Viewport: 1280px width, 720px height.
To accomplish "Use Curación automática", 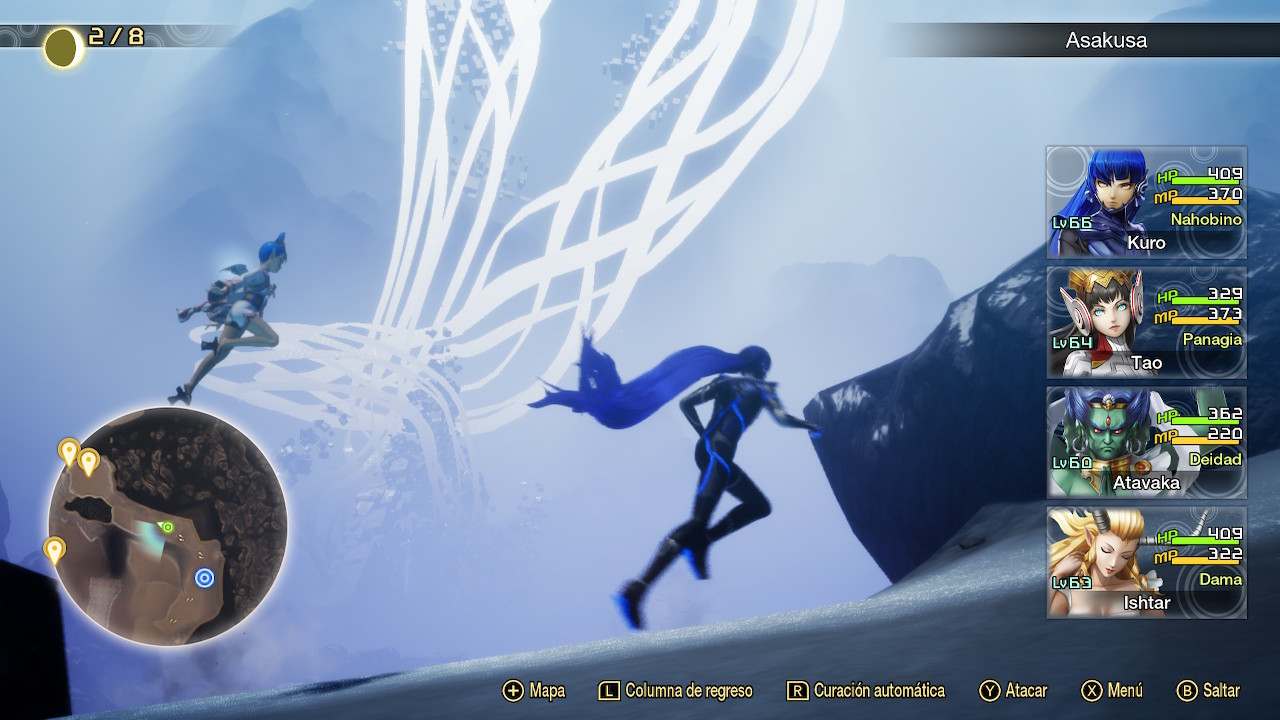I will pyautogui.click(x=866, y=691).
